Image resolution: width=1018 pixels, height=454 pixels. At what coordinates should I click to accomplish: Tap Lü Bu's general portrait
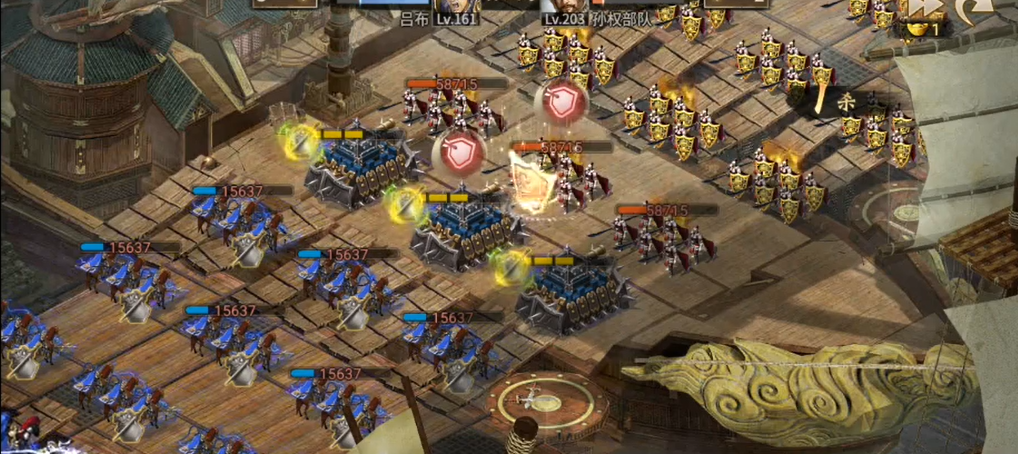tap(456, 5)
